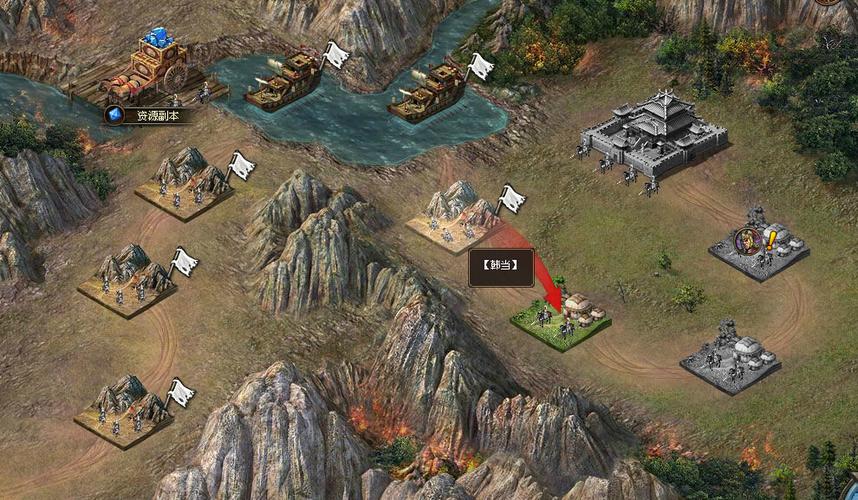Click the 【韩当】 stage name label
Screen dimensions: 858x500
tap(501, 267)
